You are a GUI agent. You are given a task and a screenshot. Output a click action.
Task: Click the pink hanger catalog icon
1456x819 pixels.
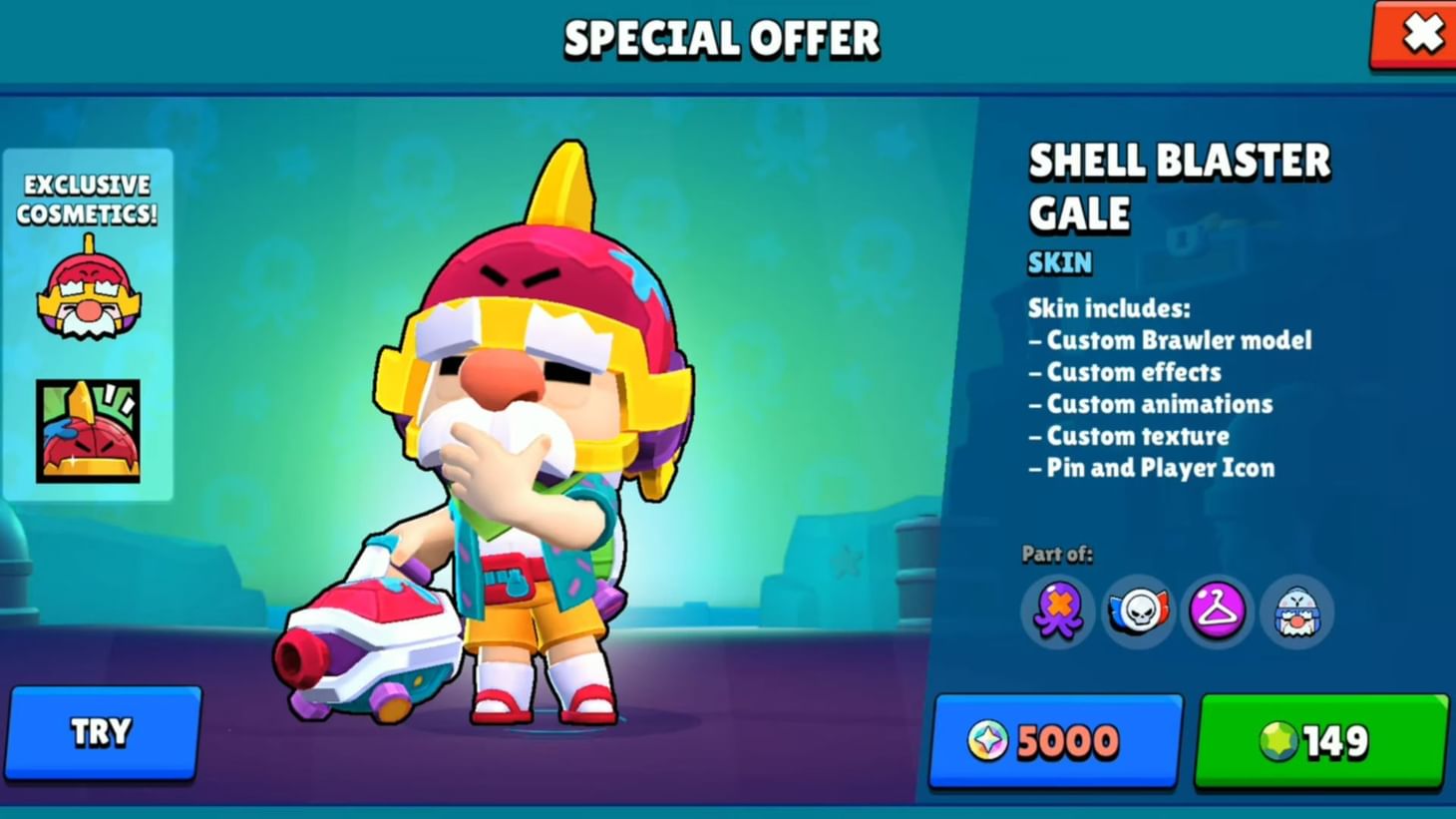(1217, 613)
